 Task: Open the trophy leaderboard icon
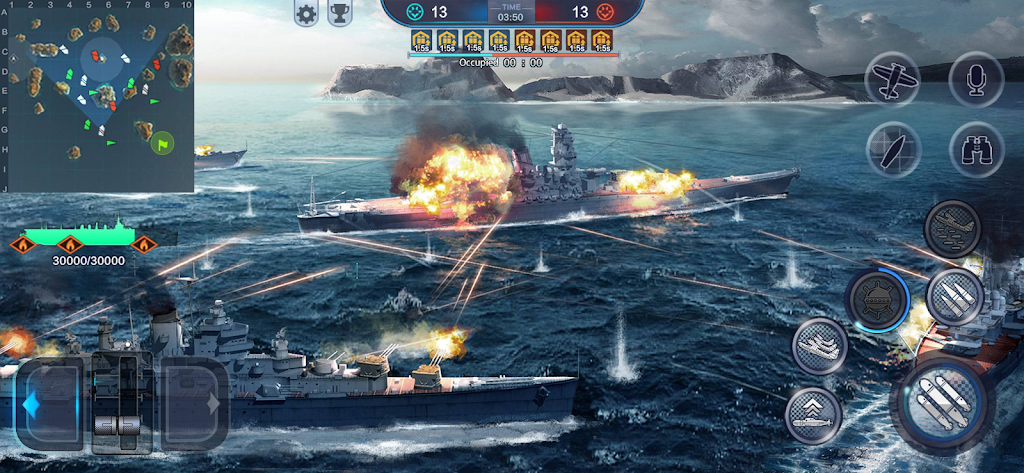pos(340,13)
